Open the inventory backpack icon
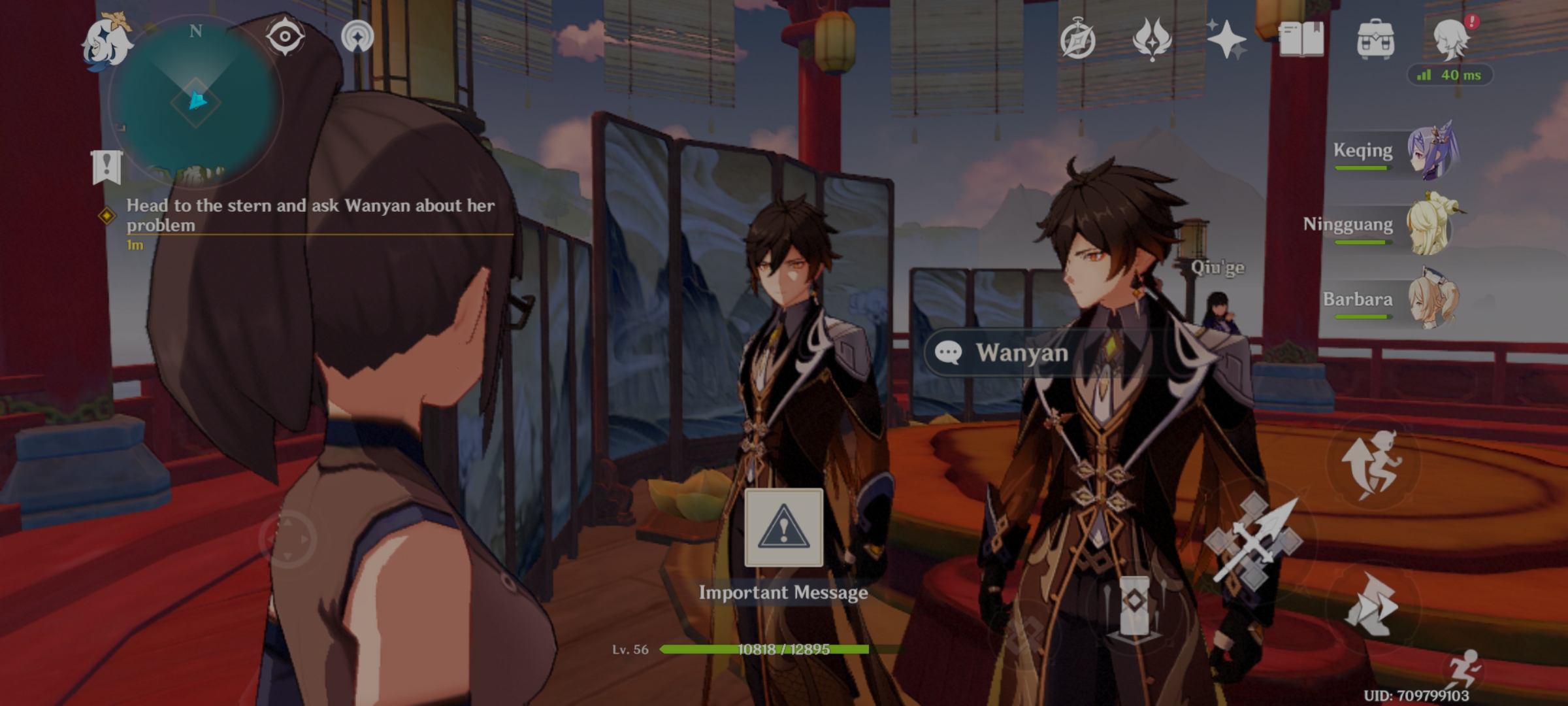The image size is (1568, 706). tap(1375, 39)
